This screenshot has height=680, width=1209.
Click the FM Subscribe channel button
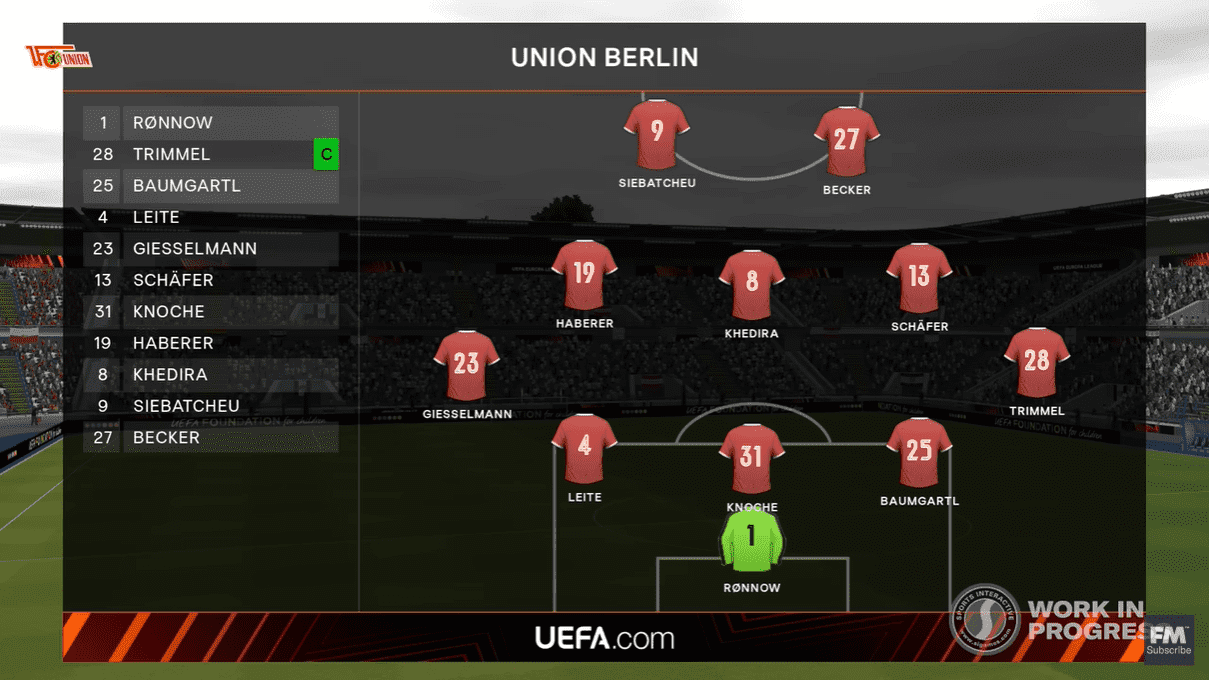click(1168, 640)
